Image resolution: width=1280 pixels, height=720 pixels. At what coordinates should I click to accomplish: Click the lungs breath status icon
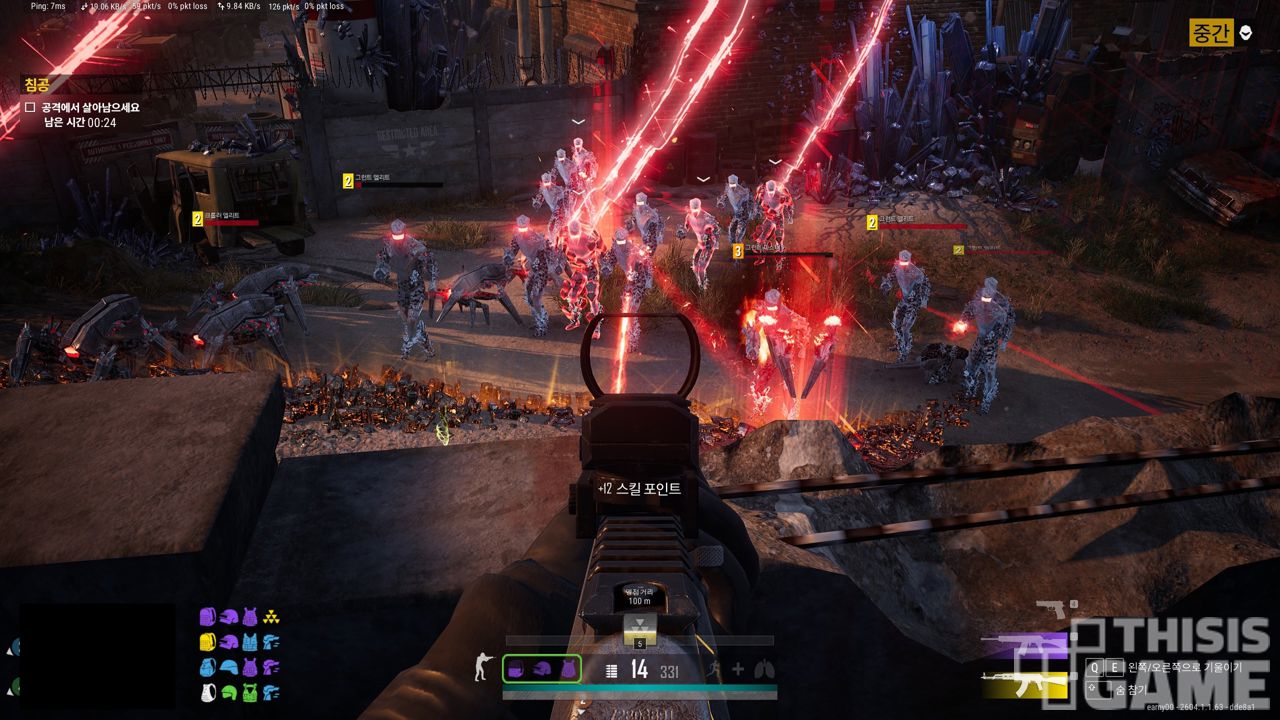764,669
